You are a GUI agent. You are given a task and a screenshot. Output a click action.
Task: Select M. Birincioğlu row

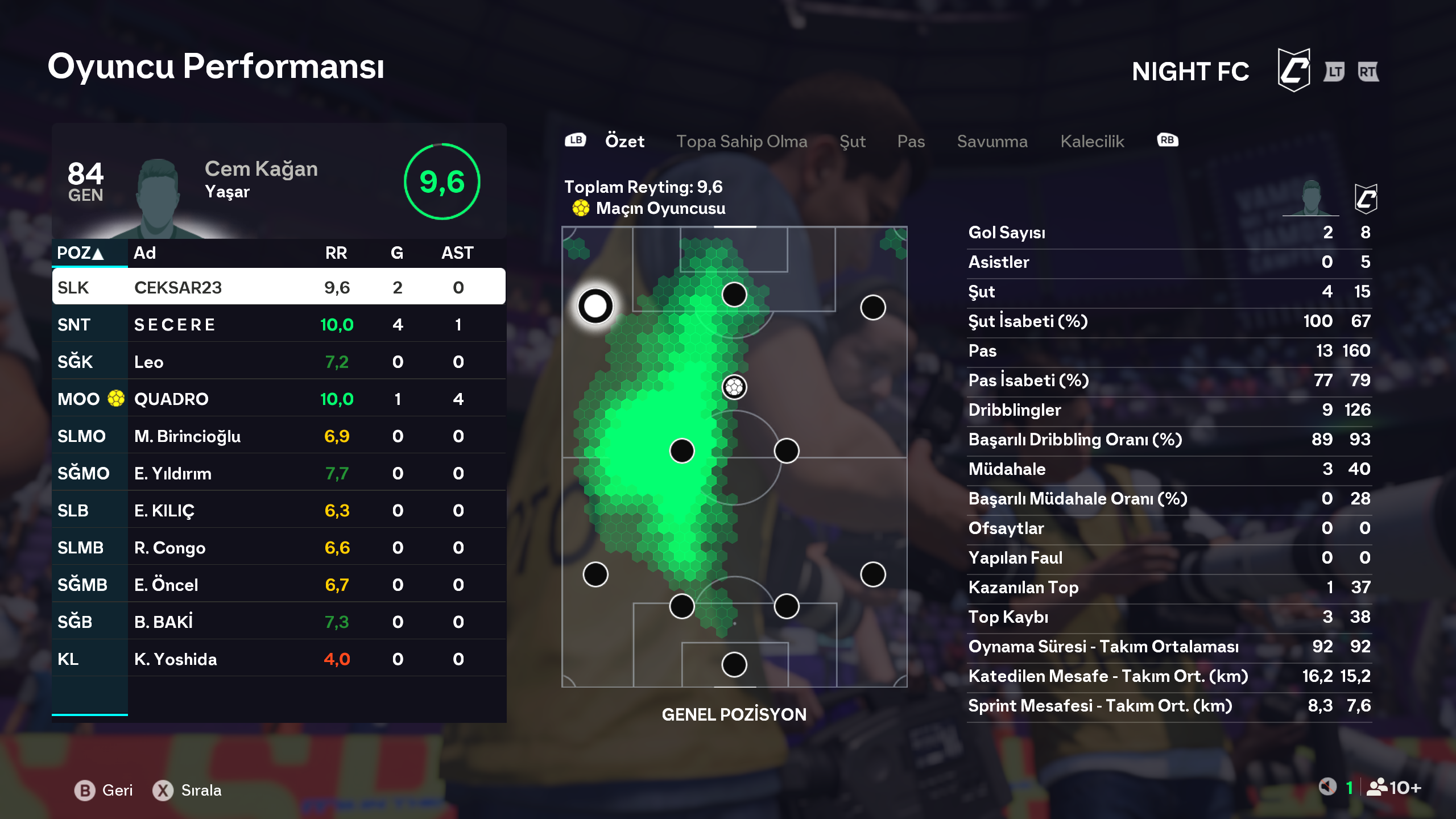point(279,436)
